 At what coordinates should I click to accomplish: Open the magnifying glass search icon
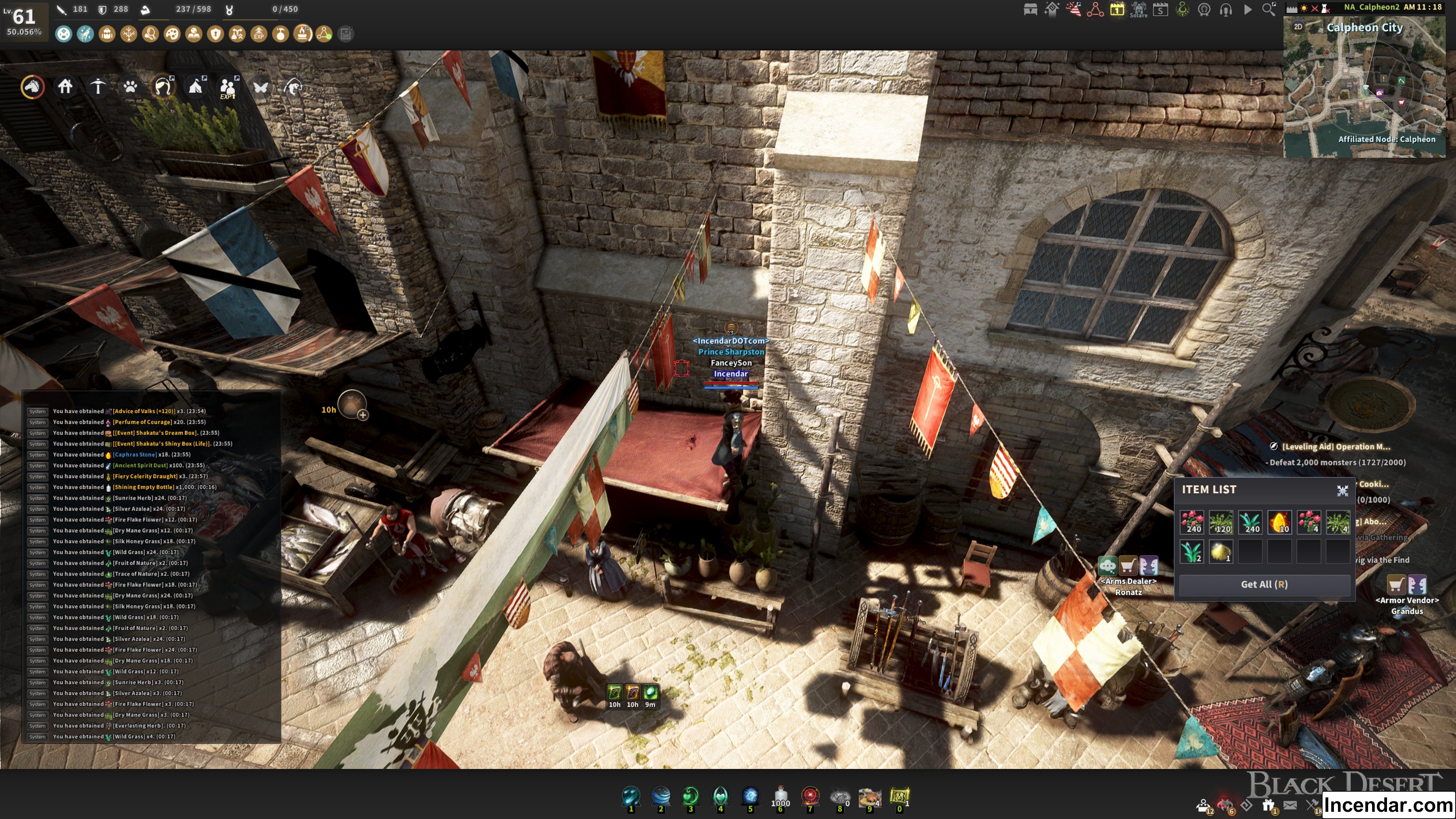click(x=1268, y=9)
